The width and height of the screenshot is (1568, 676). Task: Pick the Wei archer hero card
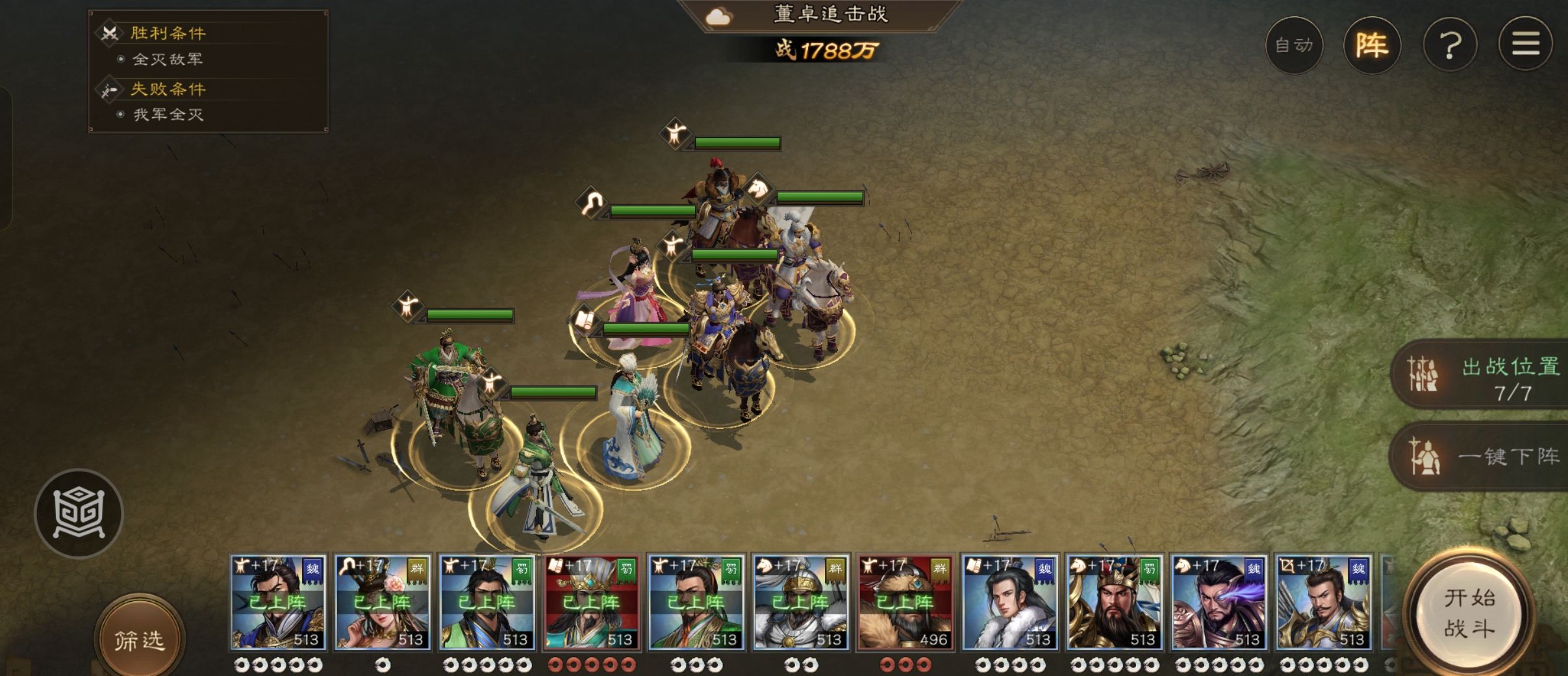coord(1323,603)
